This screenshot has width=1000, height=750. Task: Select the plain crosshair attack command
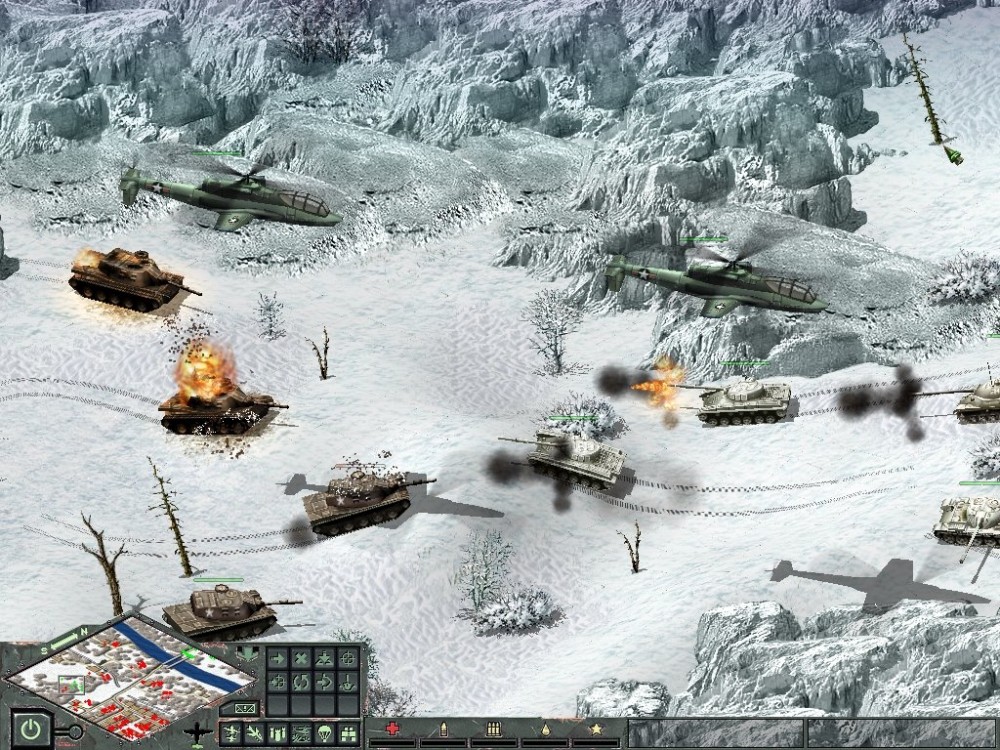(x=349, y=658)
